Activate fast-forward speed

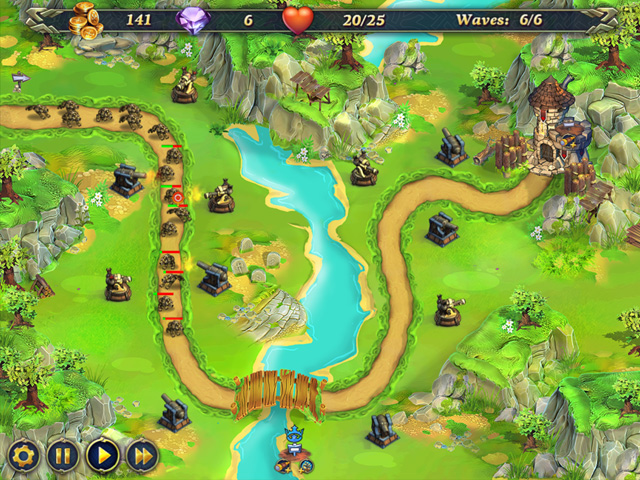point(142,456)
